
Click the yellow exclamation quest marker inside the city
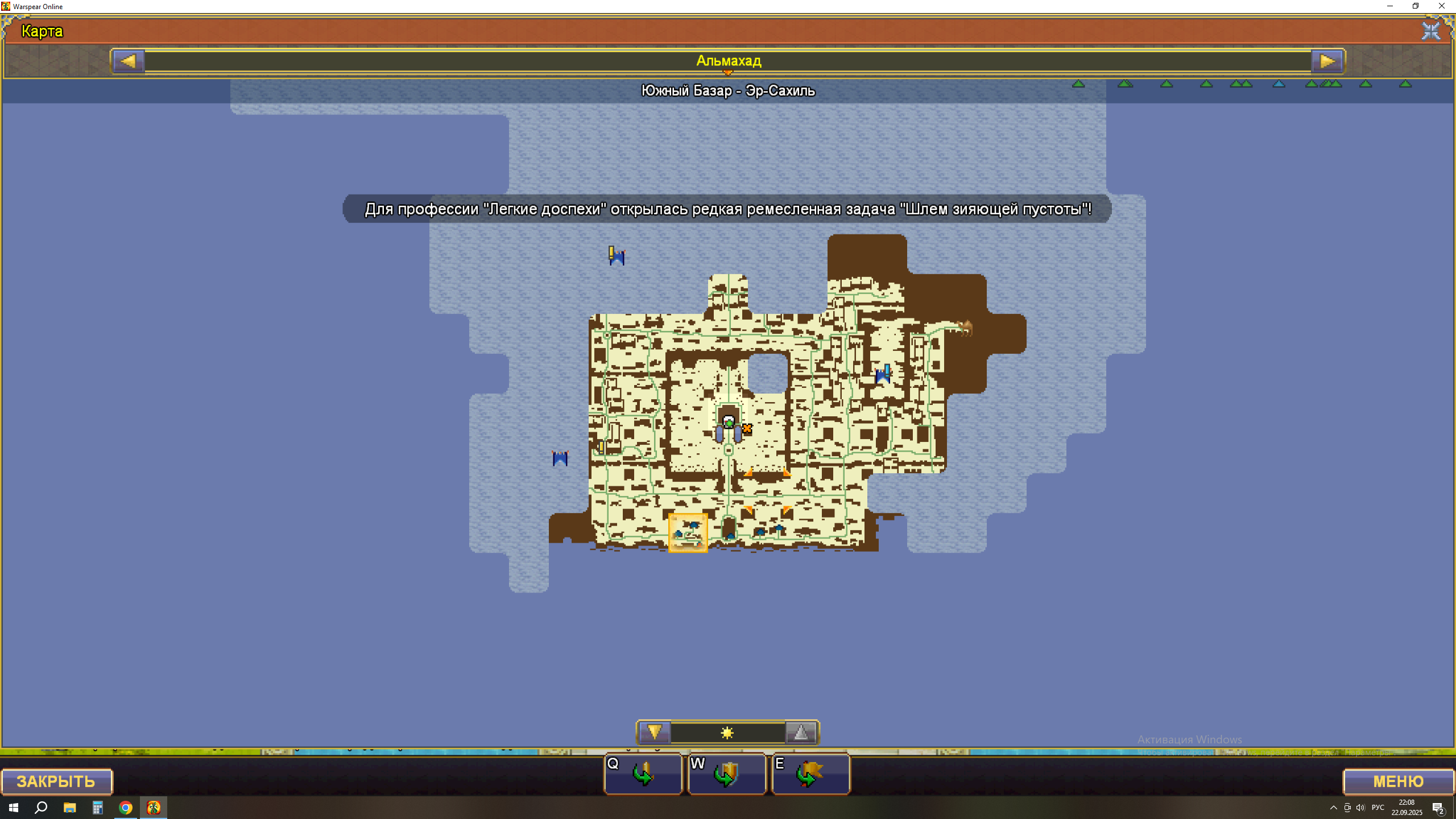(x=601, y=447)
